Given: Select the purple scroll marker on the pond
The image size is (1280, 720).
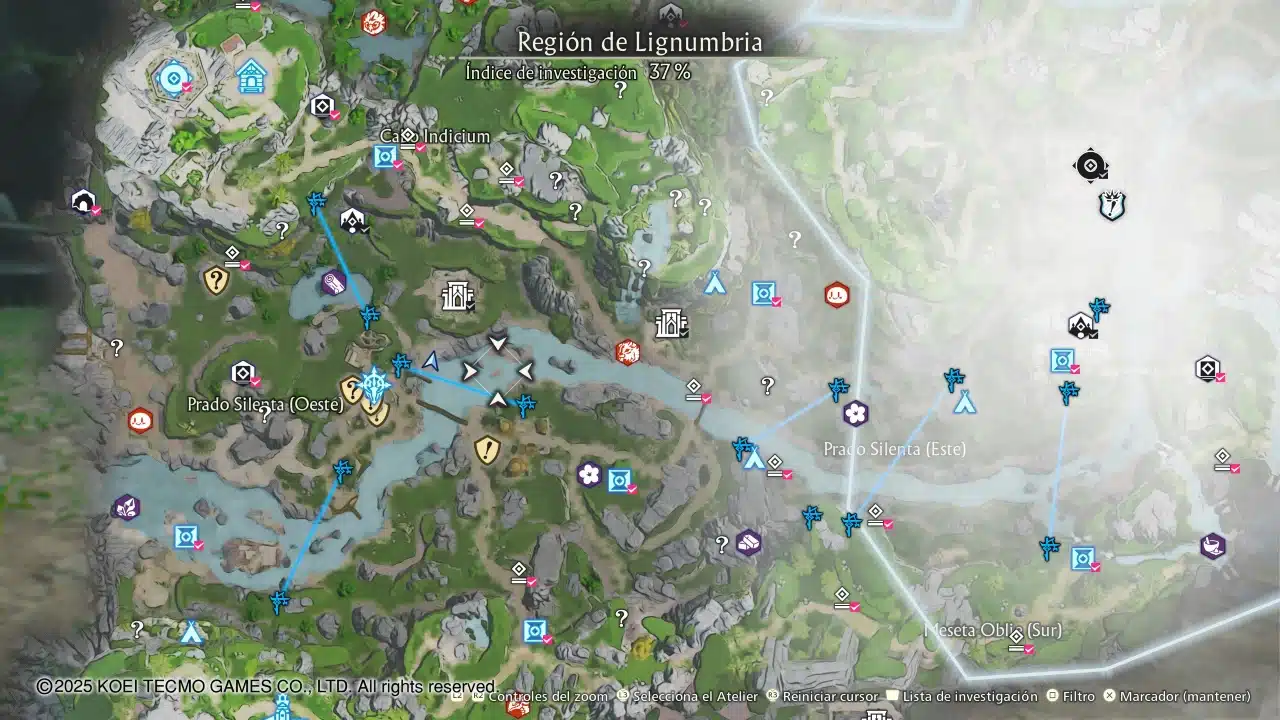Looking at the screenshot, I should pos(334,283).
